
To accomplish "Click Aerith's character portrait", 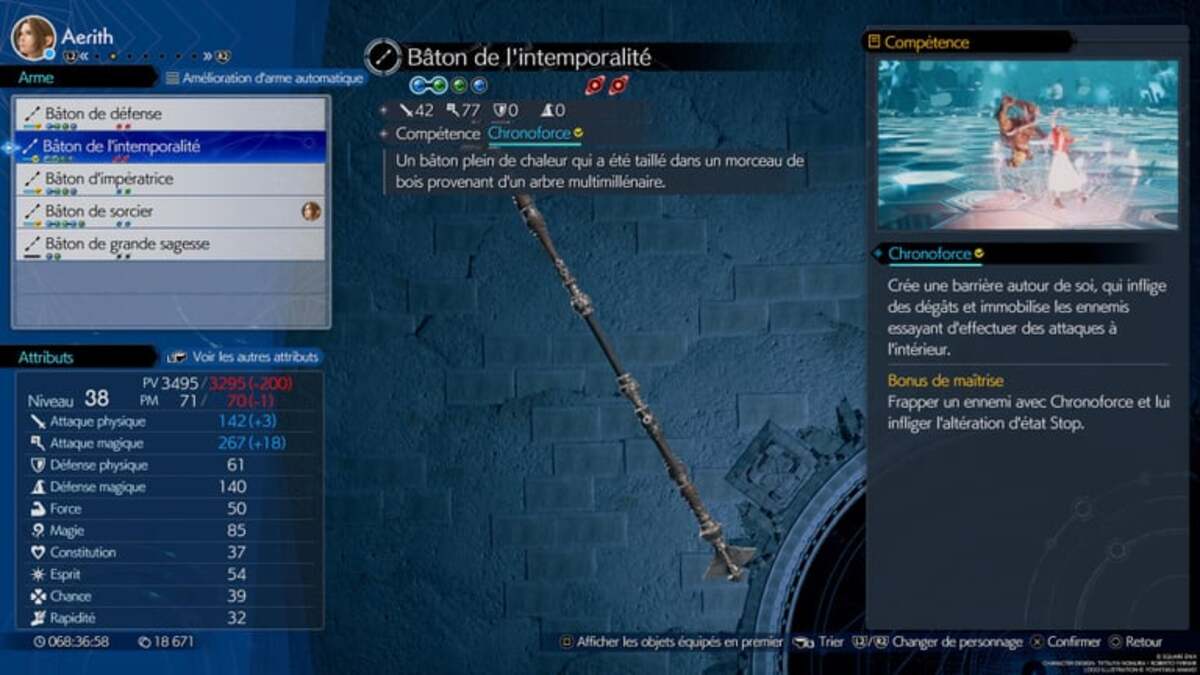I will 33,38.
